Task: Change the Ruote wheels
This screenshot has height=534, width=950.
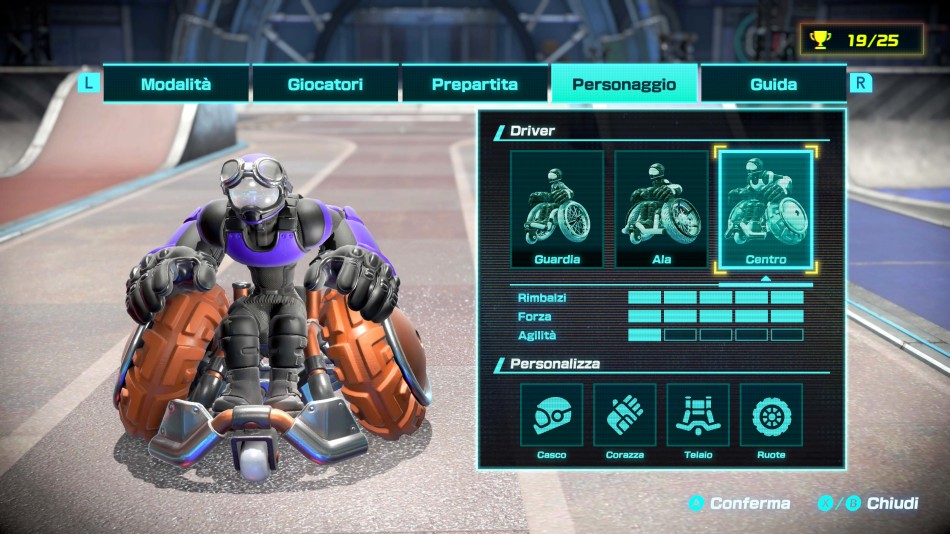Action: click(x=771, y=415)
